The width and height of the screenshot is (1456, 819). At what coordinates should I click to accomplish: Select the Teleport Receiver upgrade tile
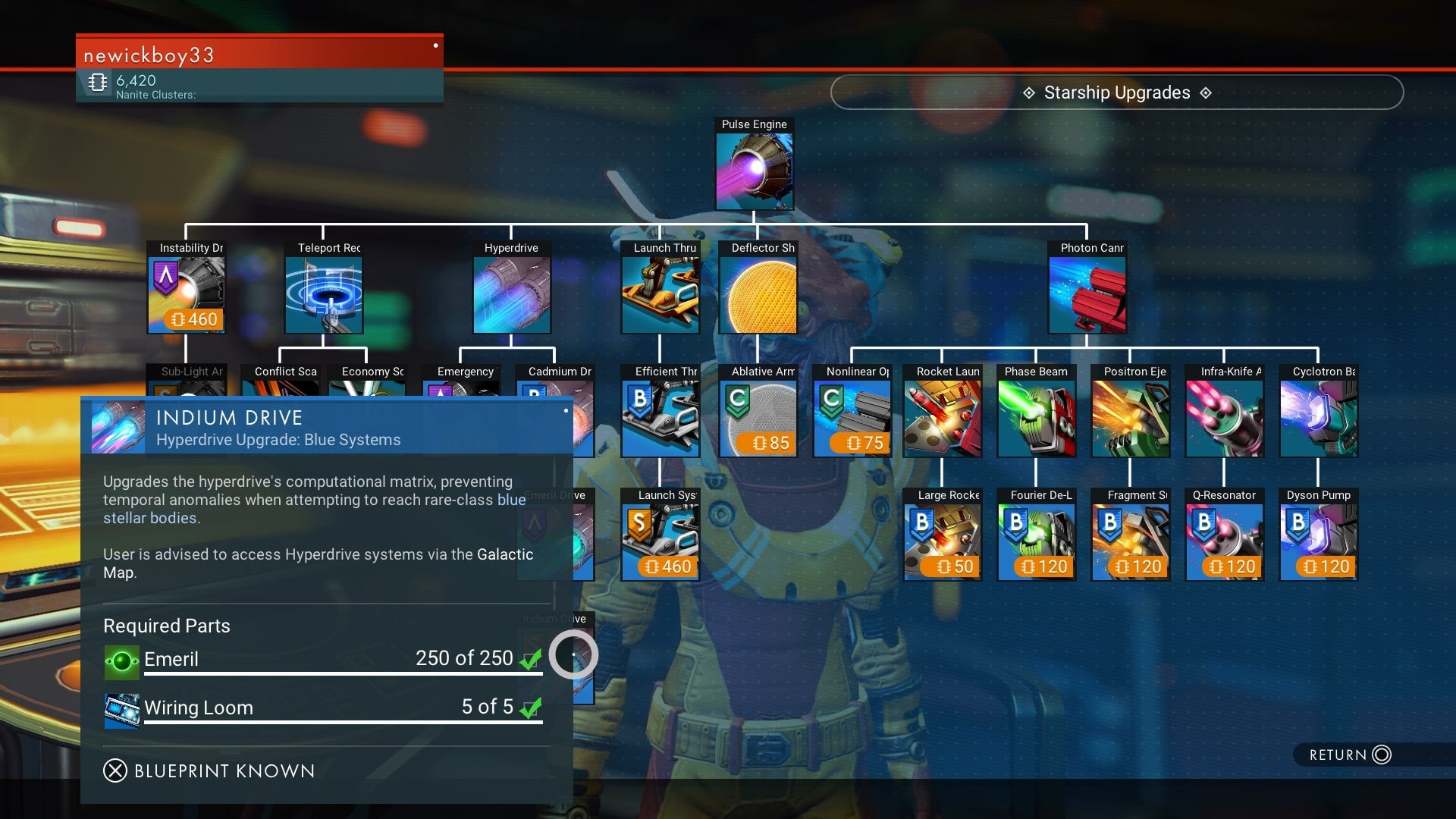324,295
